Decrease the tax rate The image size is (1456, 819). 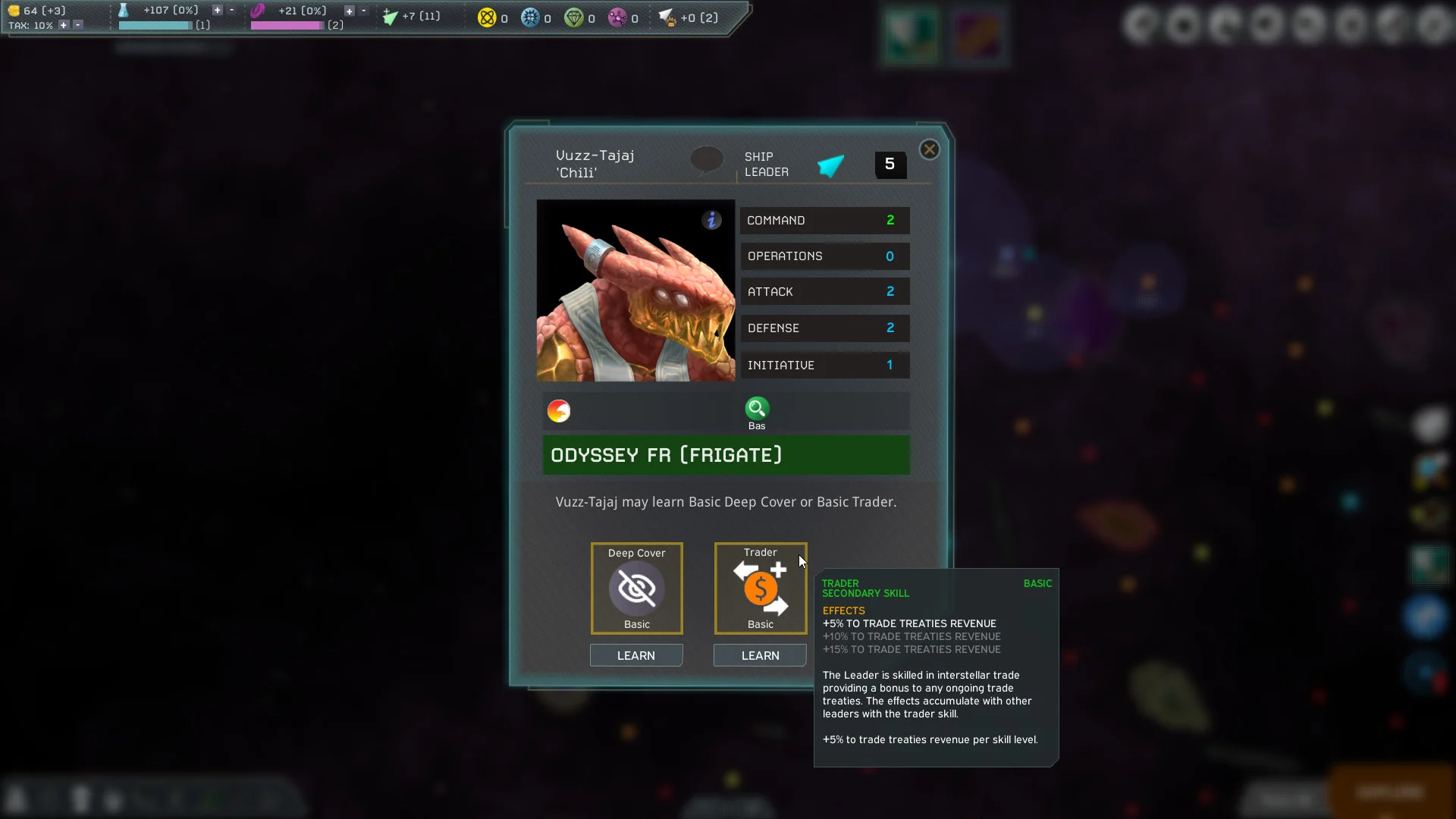click(77, 25)
